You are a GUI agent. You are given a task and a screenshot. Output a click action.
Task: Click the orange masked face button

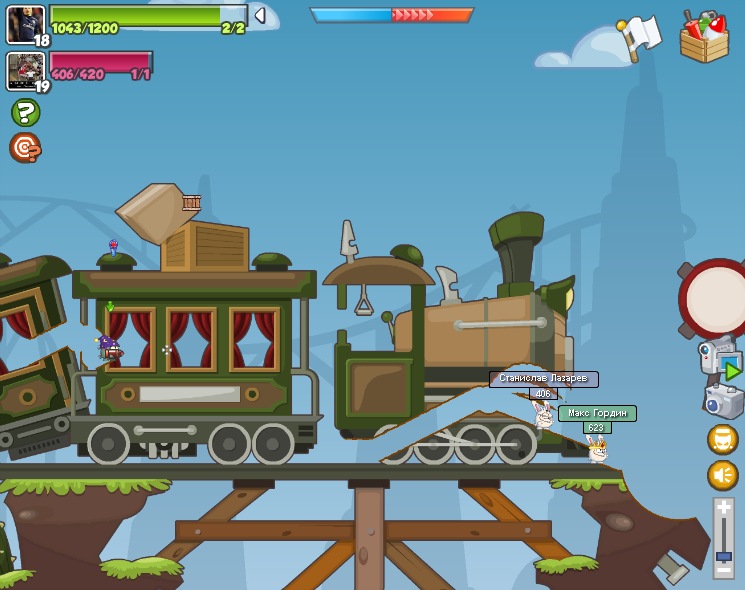point(722,439)
